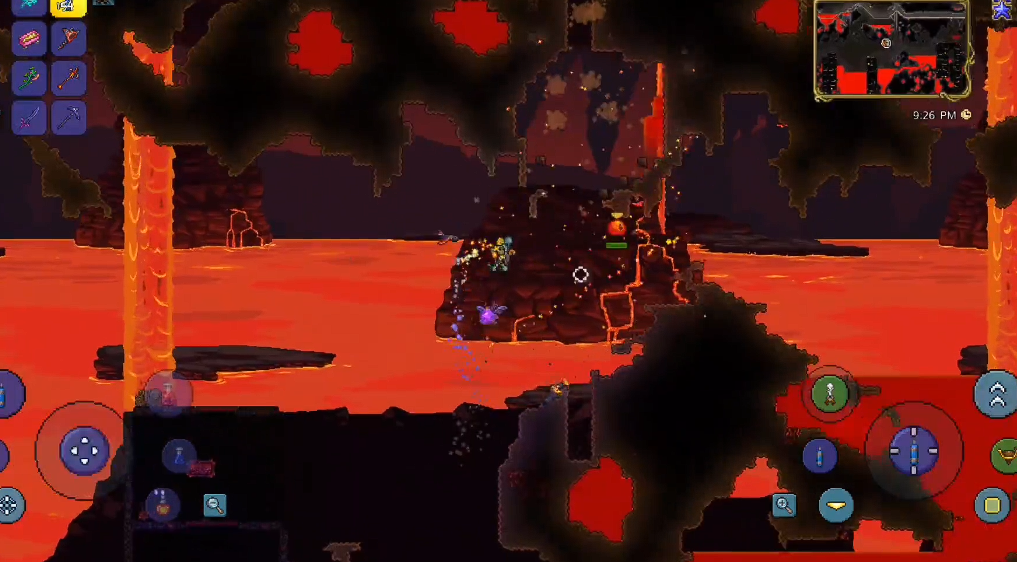The width and height of the screenshot is (1017, 562).
Task: Select the green thorny axe hotbar slot
Action: pyautogui.click(x=29, y=78)
